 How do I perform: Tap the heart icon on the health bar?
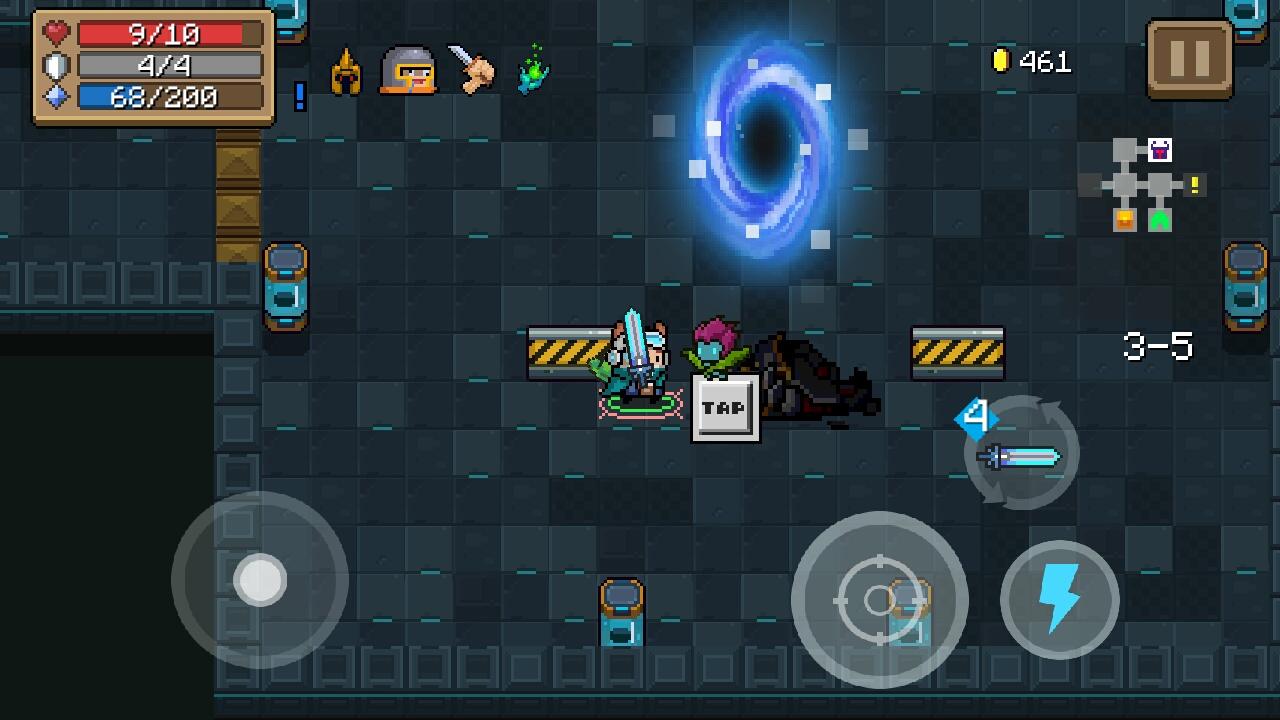pos(55,33)
